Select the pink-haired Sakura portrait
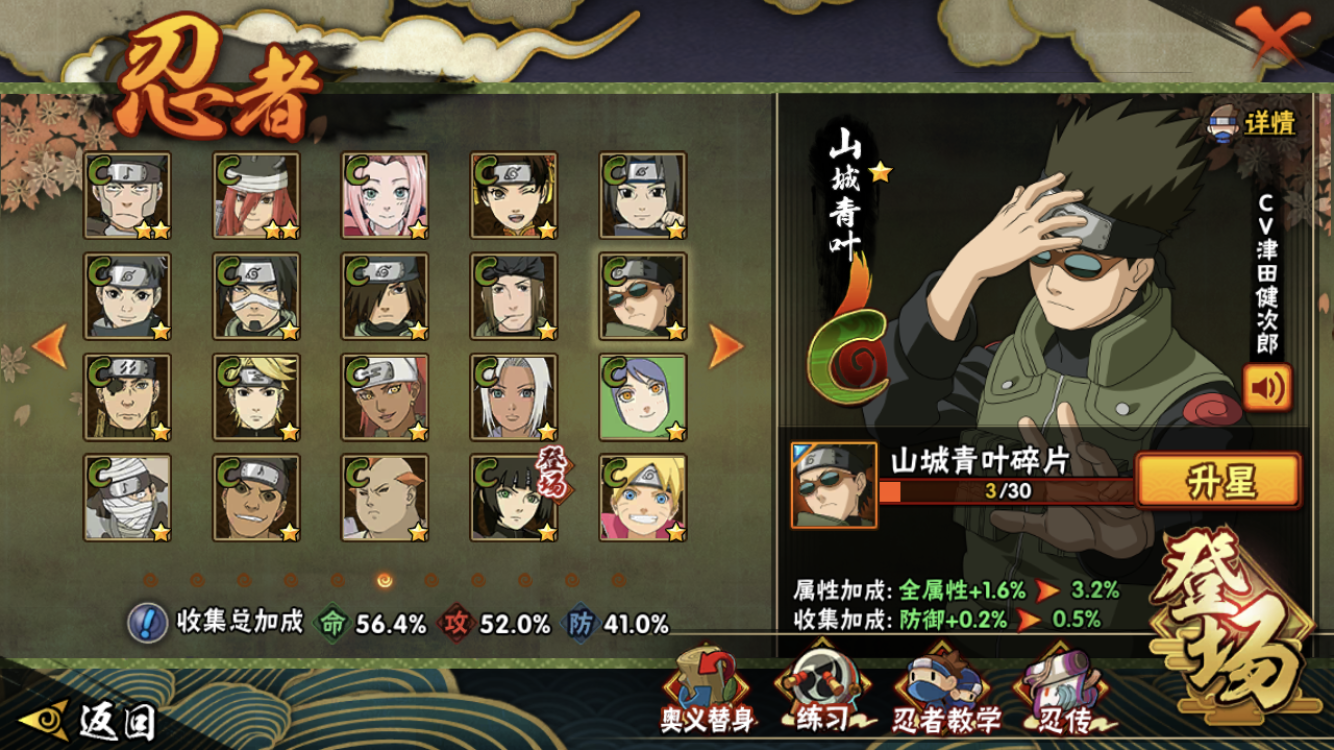 tap(385, 196)
